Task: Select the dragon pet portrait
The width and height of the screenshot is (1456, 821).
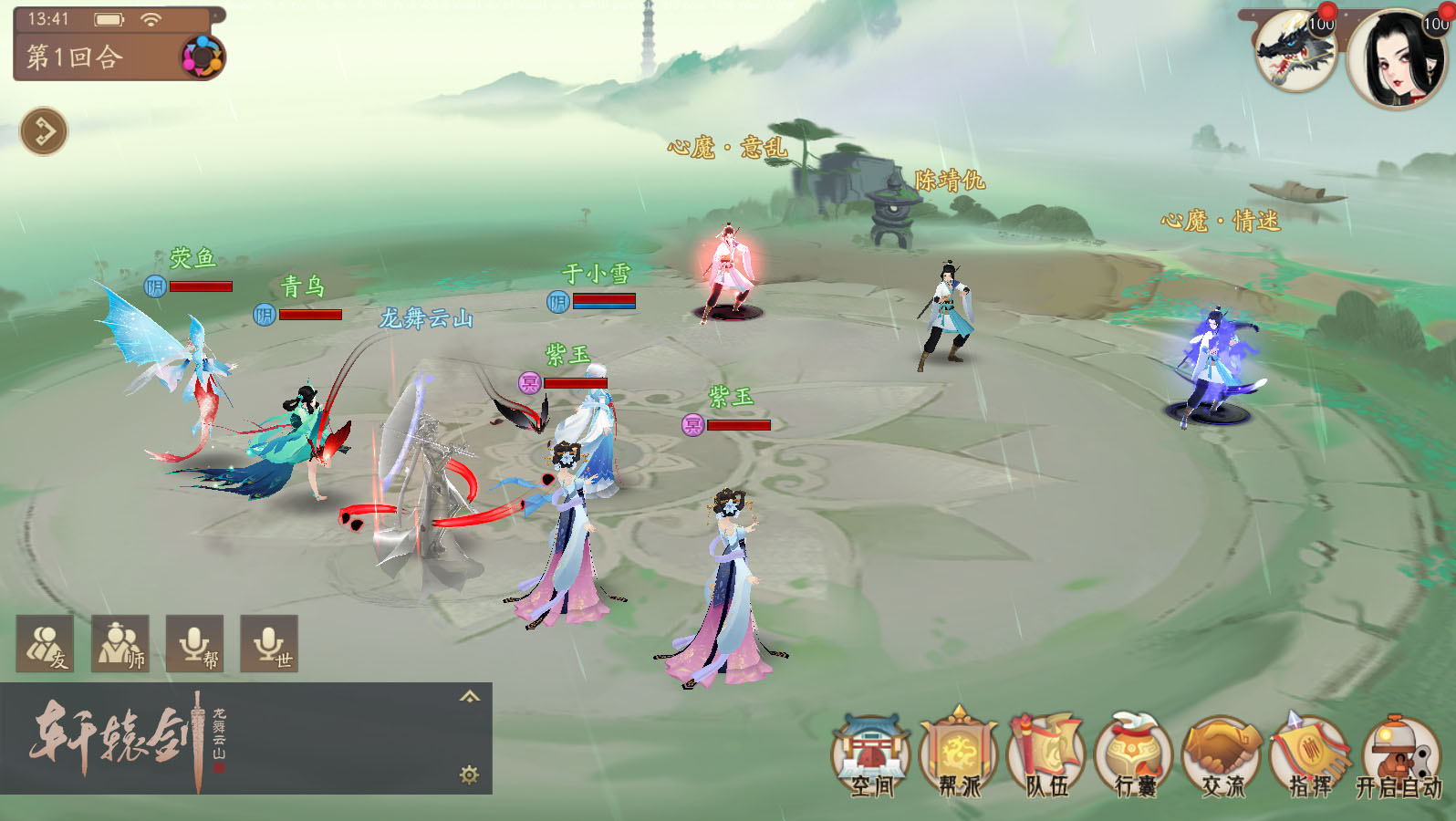Action: (x=1295, y=50)
